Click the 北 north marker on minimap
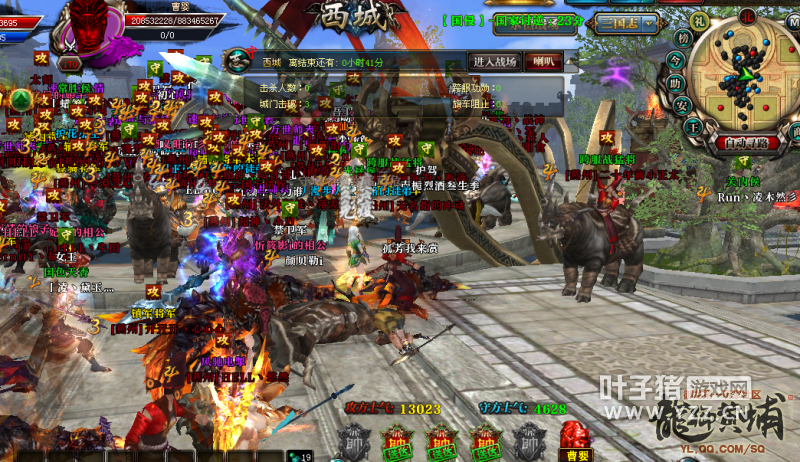Image resolution: width=800 pixels, height=462 pixels. (x=749, y=17)
